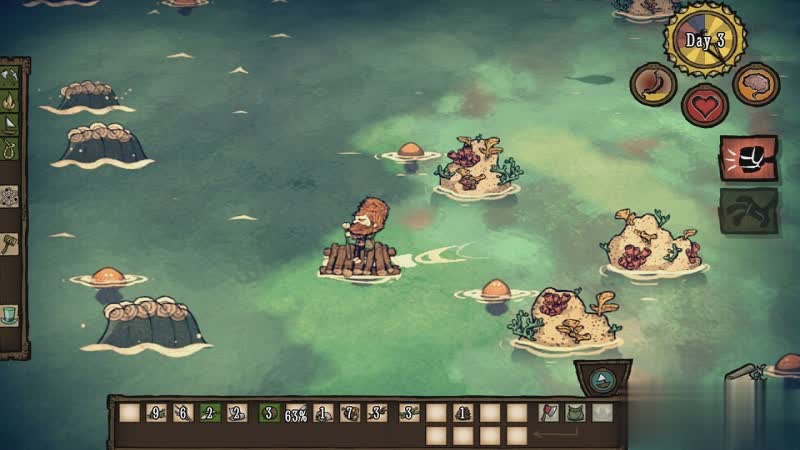Open the Dress top-hat crafting tab

(9, 314)
